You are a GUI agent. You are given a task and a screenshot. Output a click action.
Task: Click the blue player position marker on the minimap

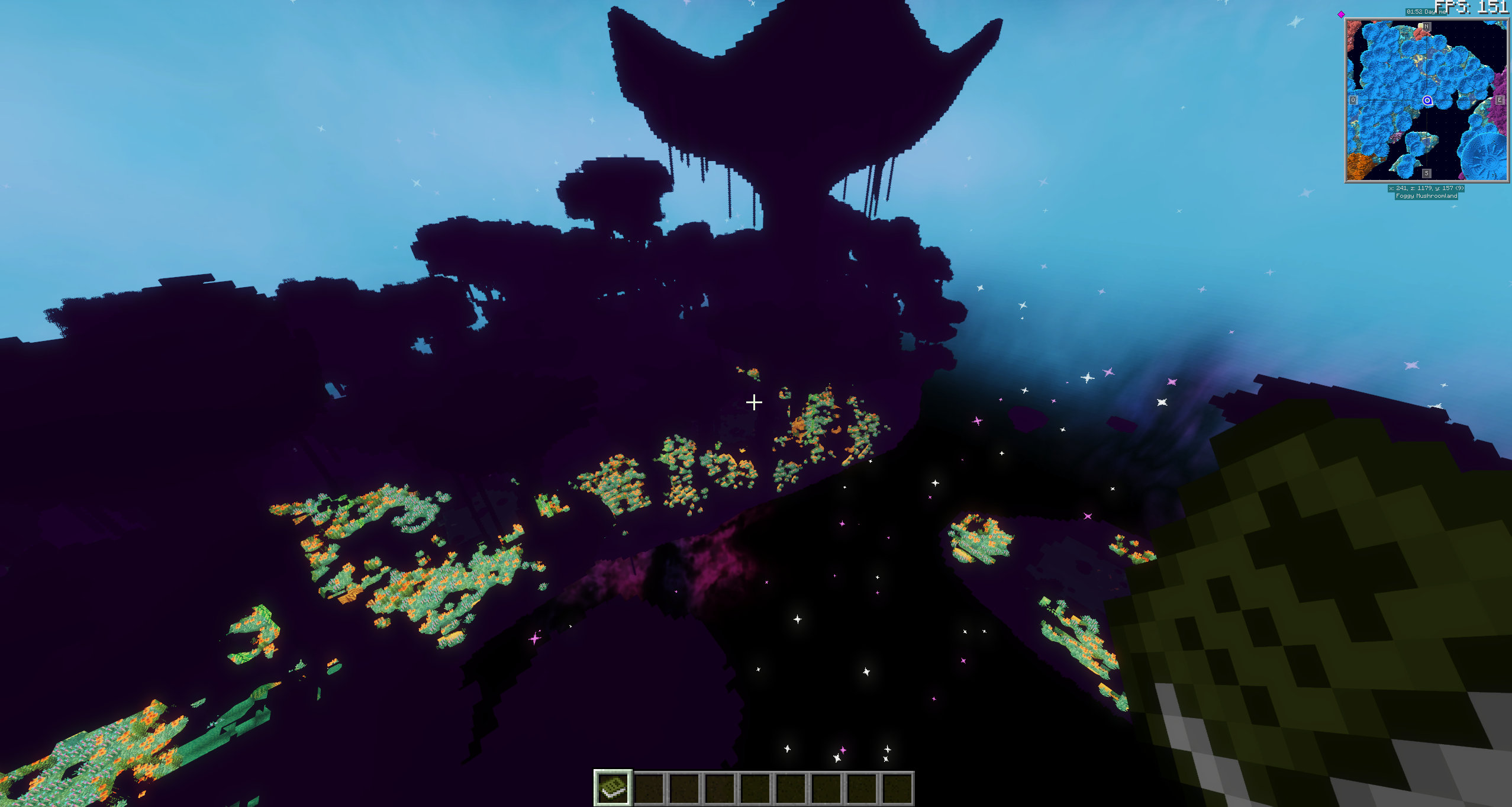click(1427, 101)
